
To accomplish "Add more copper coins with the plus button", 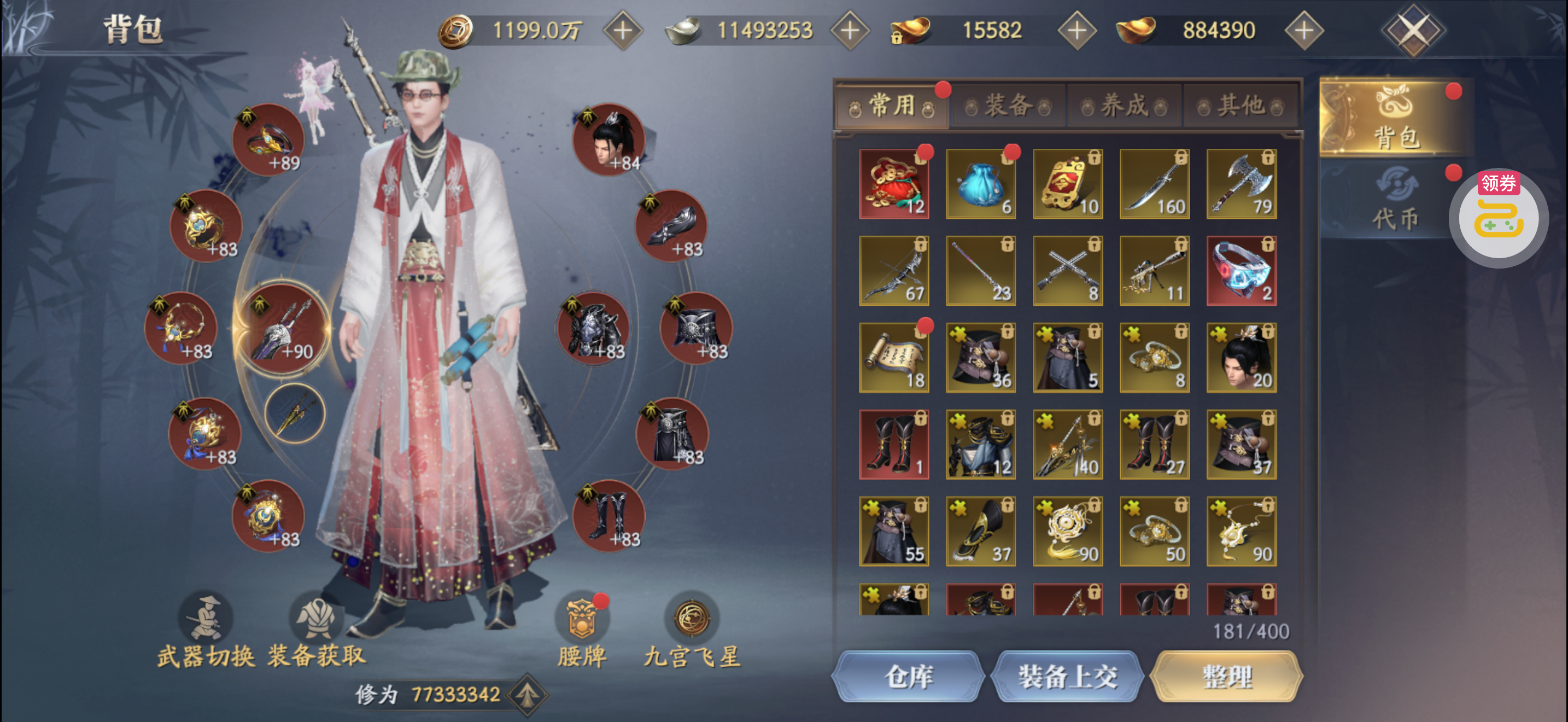I will click(x=622, y=31).
